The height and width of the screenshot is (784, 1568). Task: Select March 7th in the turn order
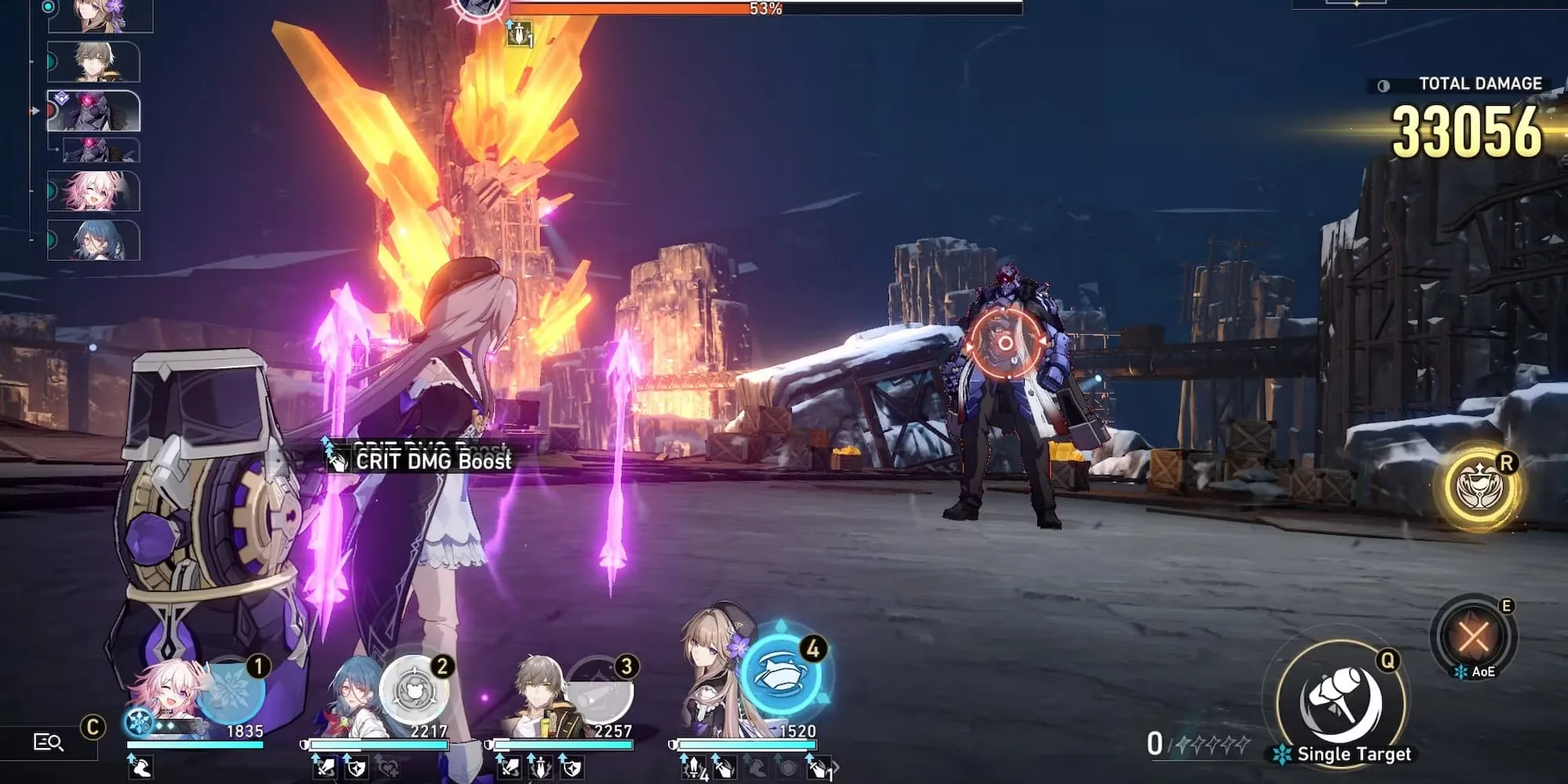coord(94,191)
